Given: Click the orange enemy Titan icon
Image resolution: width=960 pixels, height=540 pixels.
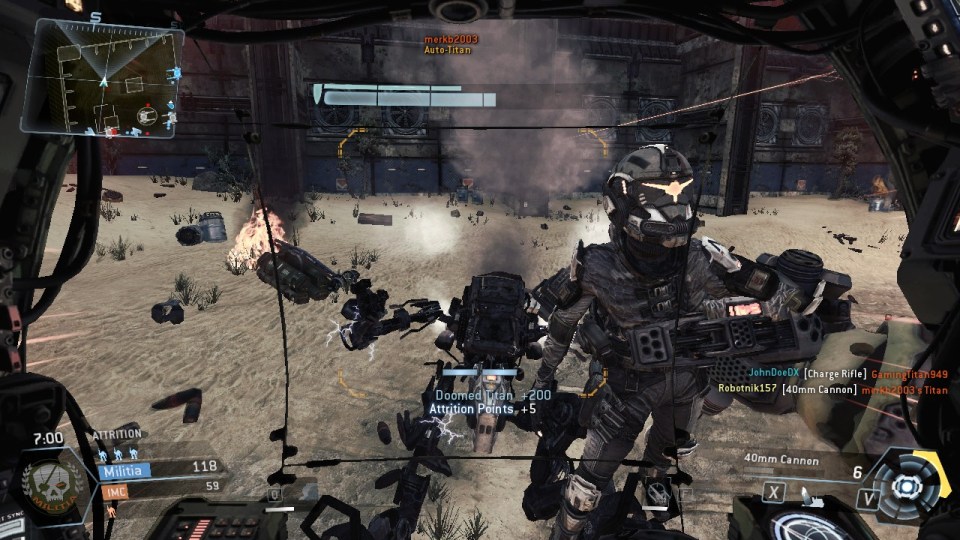Looking at the screenshot, I should tap(111, 508).
